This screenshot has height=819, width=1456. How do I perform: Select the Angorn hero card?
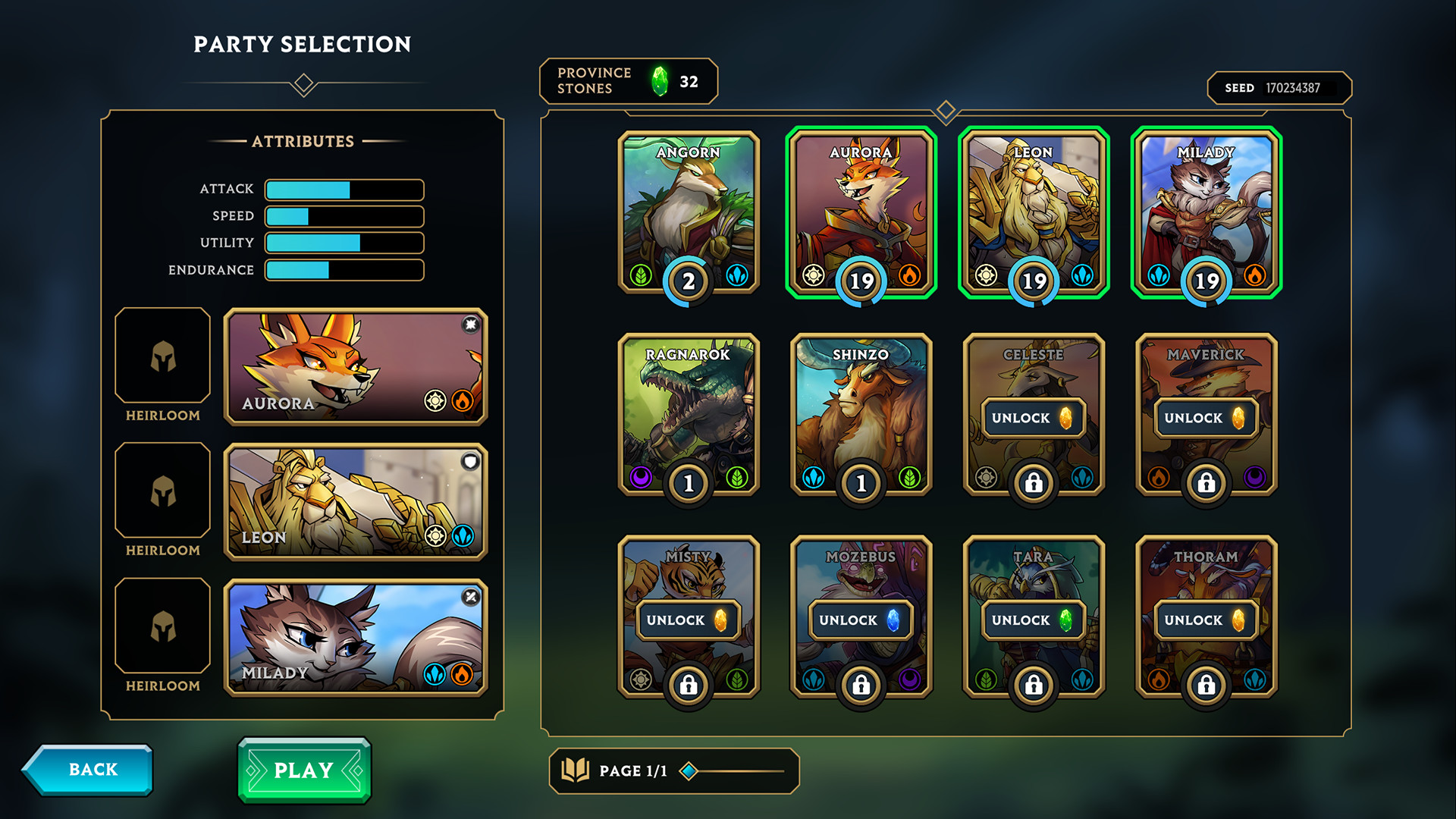689,212
